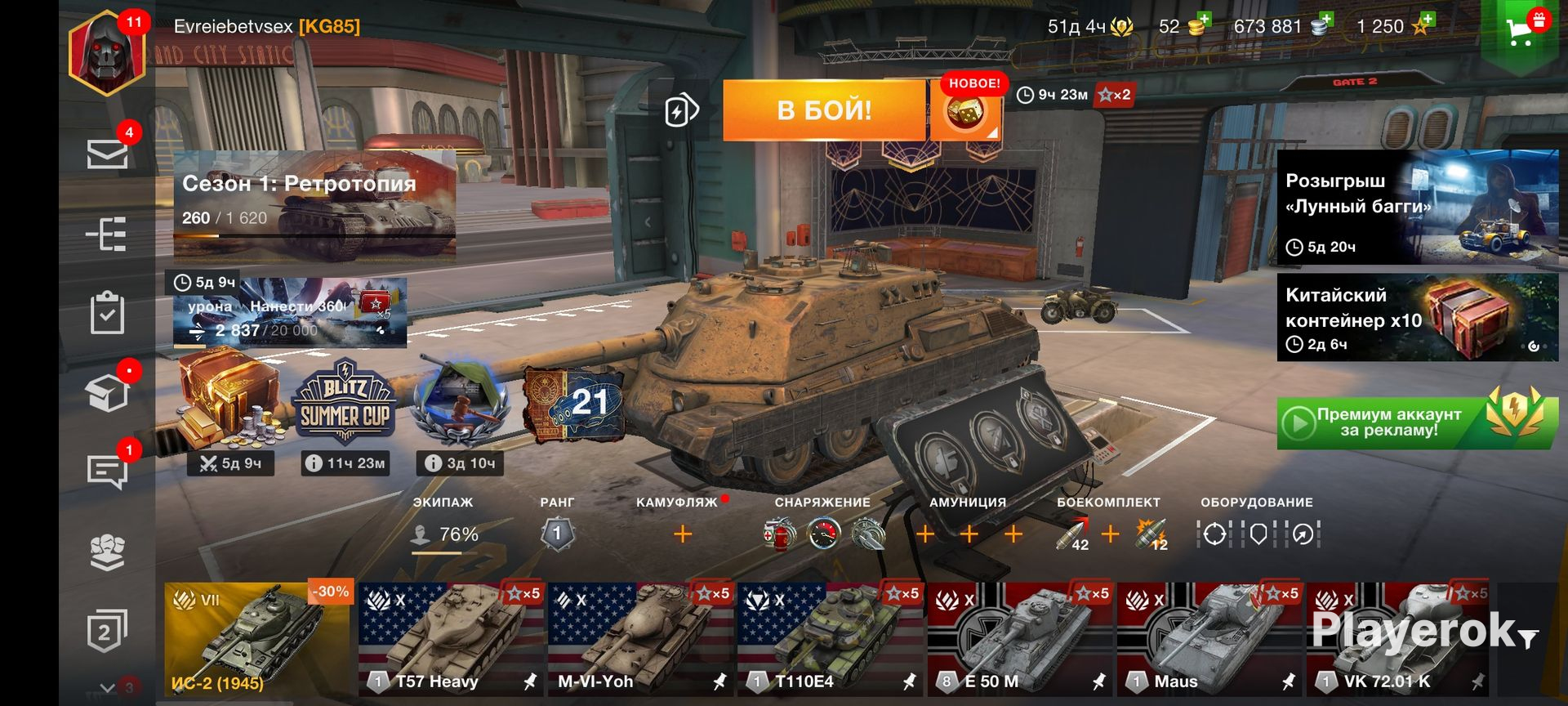Open Китайский контейнер x10 offer
This screenshot has height=706, width=1568.
(x=1417, y=317)
